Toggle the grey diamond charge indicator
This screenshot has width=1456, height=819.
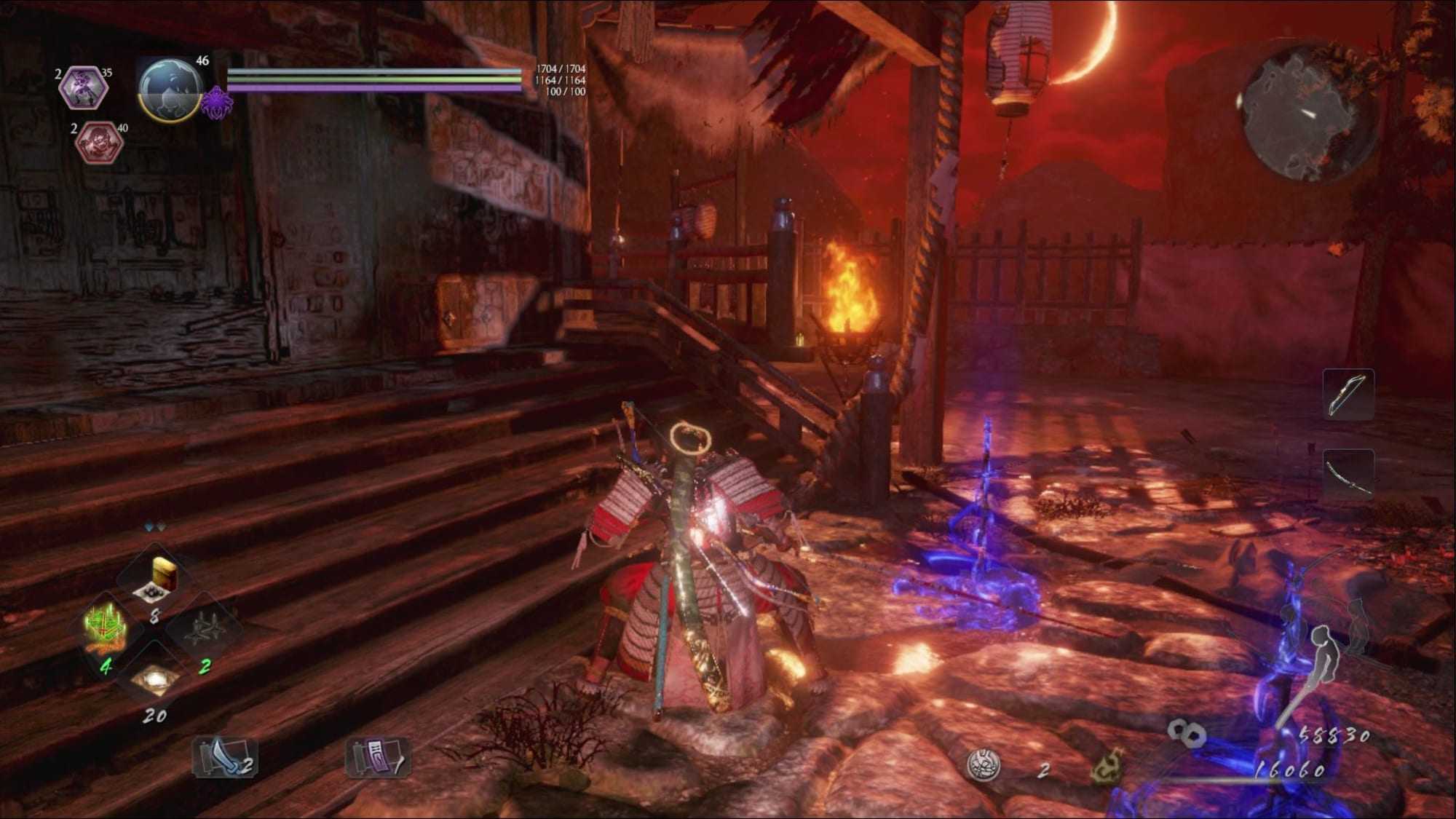[160, 526]
